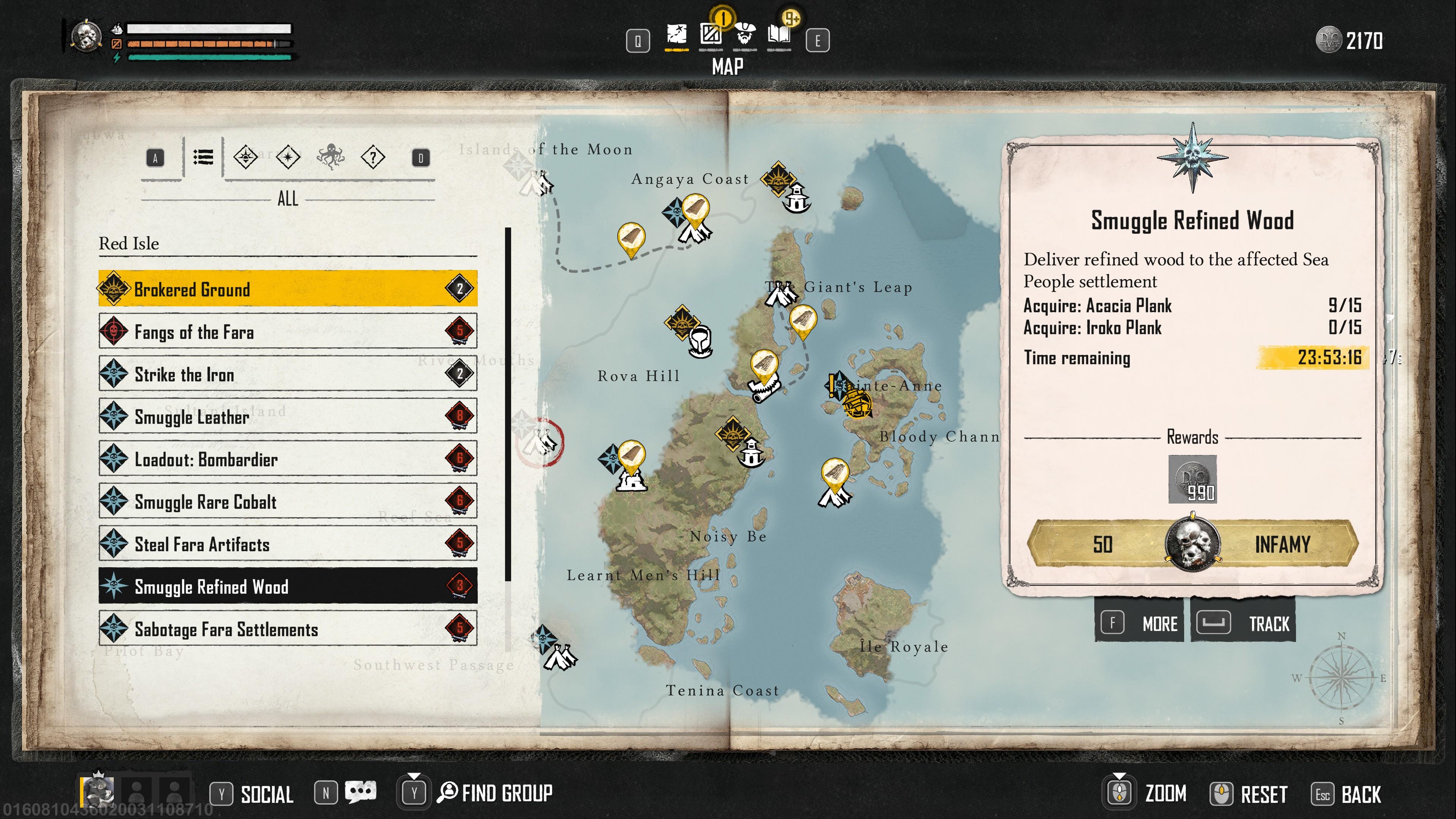This screenshot has width=1456, height=819.
Task: Choose the Fangs of the Fara entry
Action: pyautogui.click(x=287, y=332)
